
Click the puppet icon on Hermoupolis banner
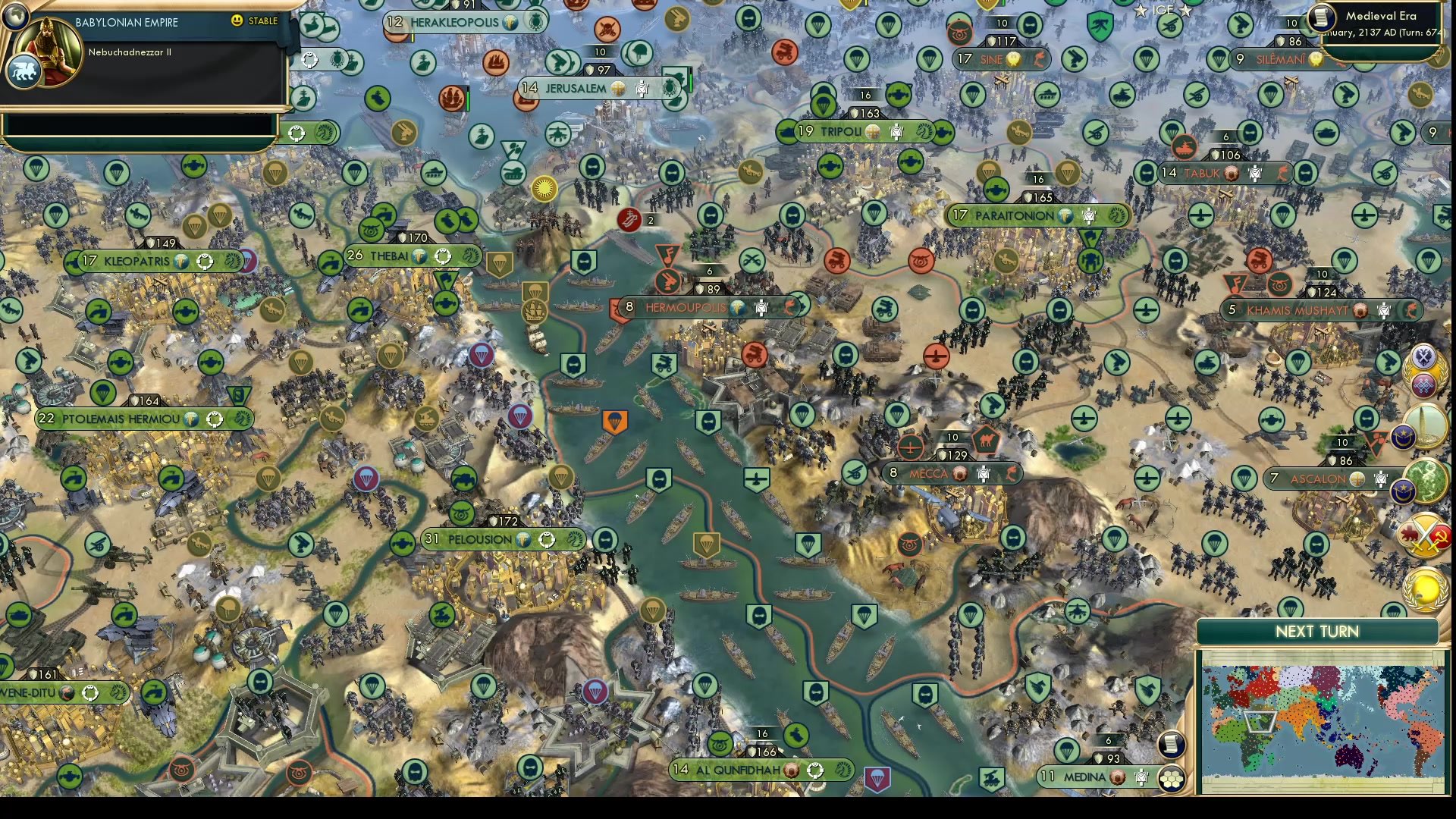point(761,308)
